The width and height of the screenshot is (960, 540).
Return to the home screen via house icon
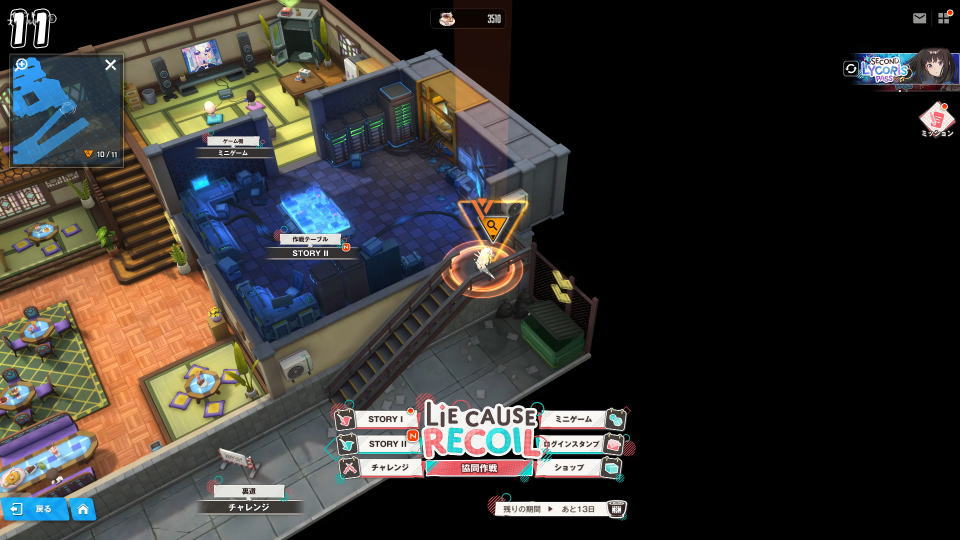point(83,509)
